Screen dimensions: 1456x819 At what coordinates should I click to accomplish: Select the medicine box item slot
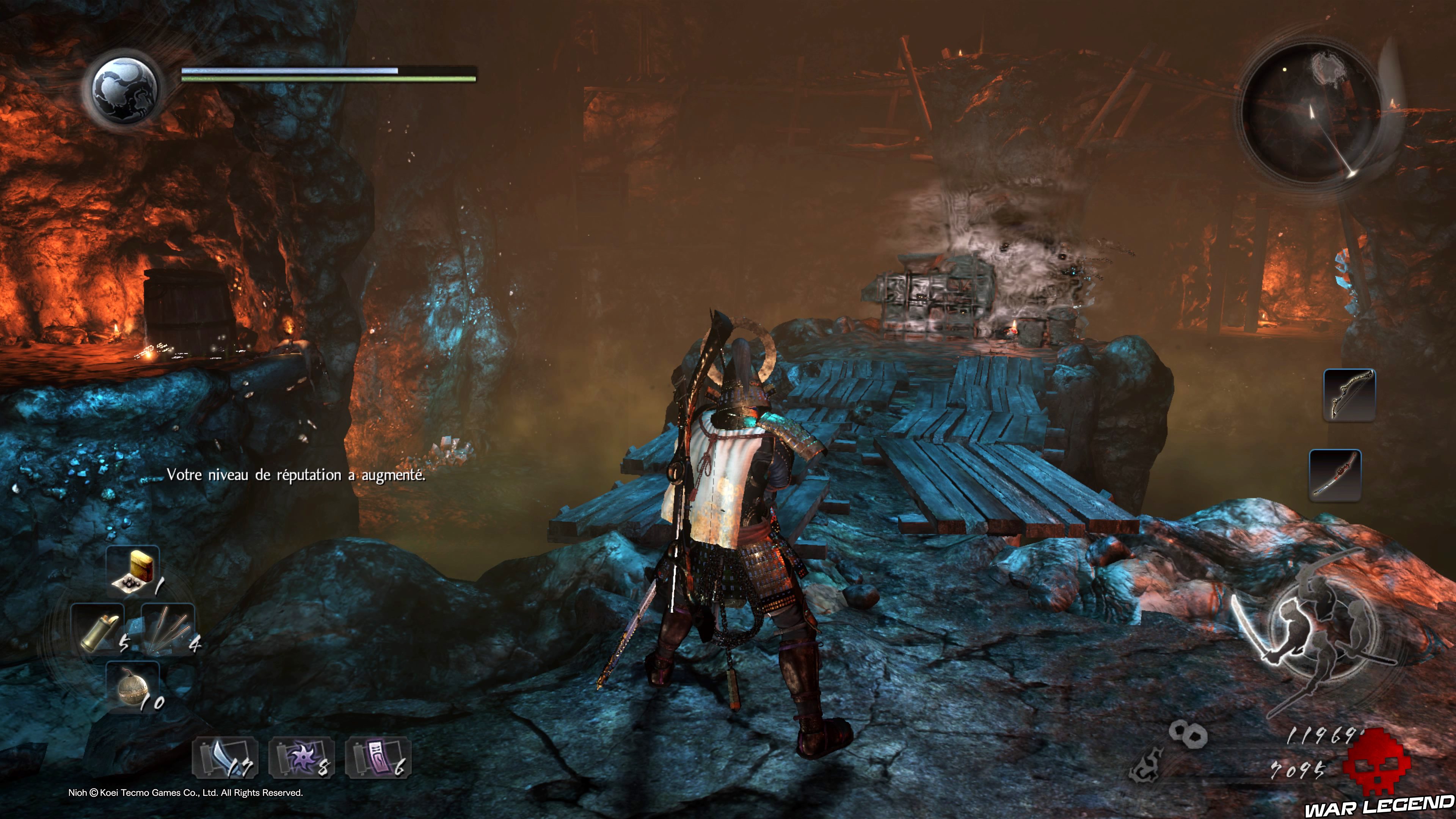tap(133, 572)
